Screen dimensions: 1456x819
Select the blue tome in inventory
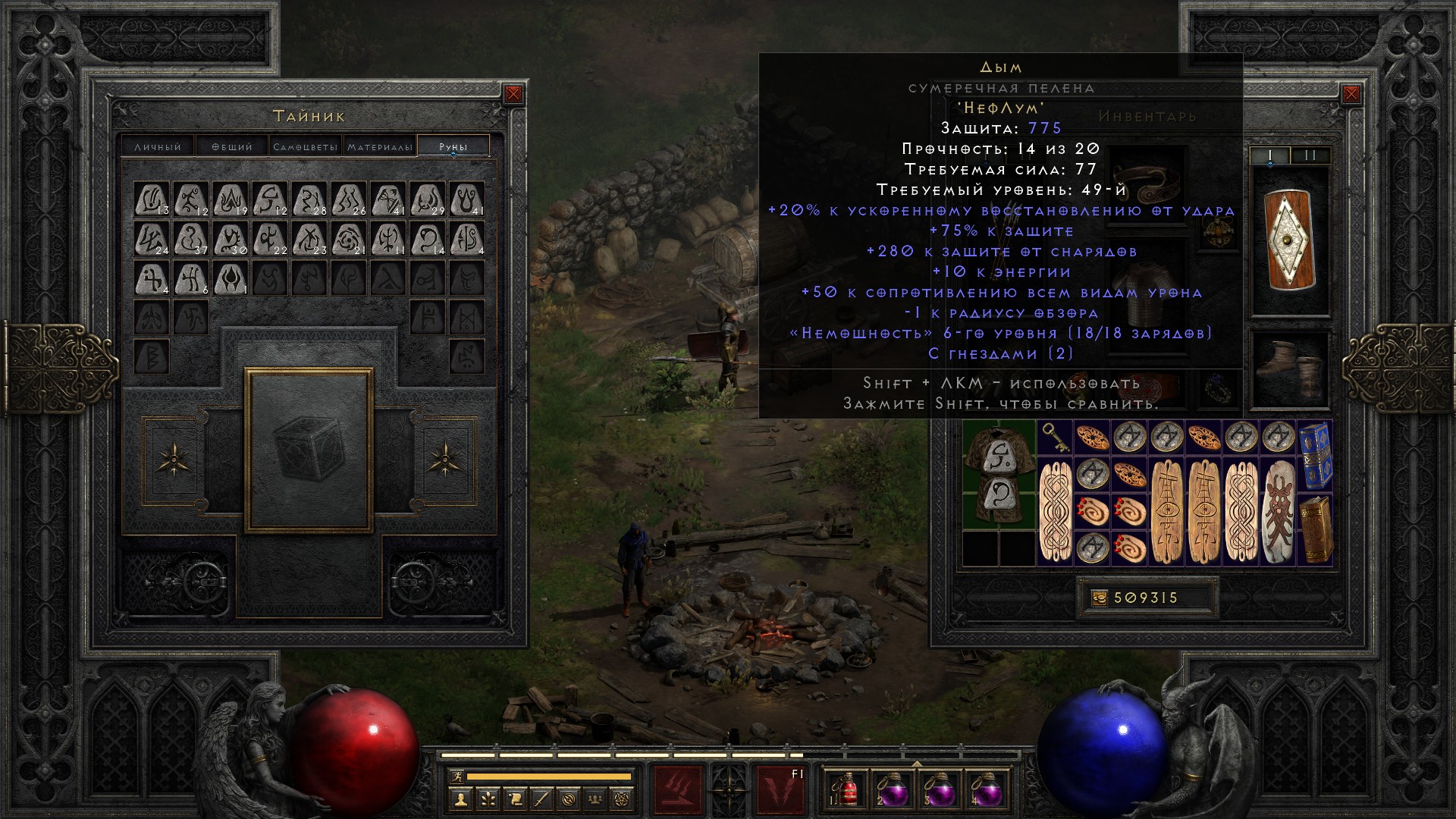tap(1316, 454)
